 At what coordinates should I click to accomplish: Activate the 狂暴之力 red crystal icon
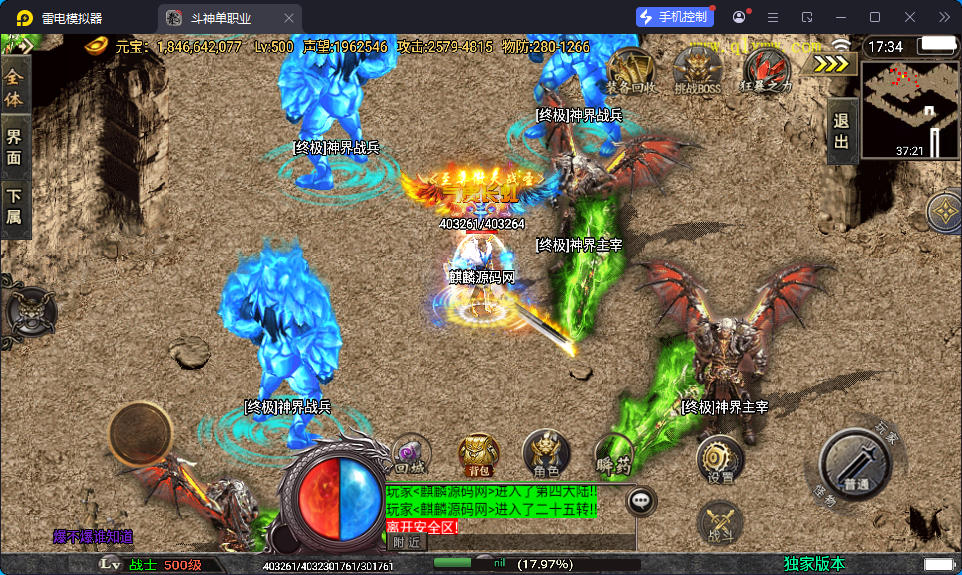click(766, 70)
